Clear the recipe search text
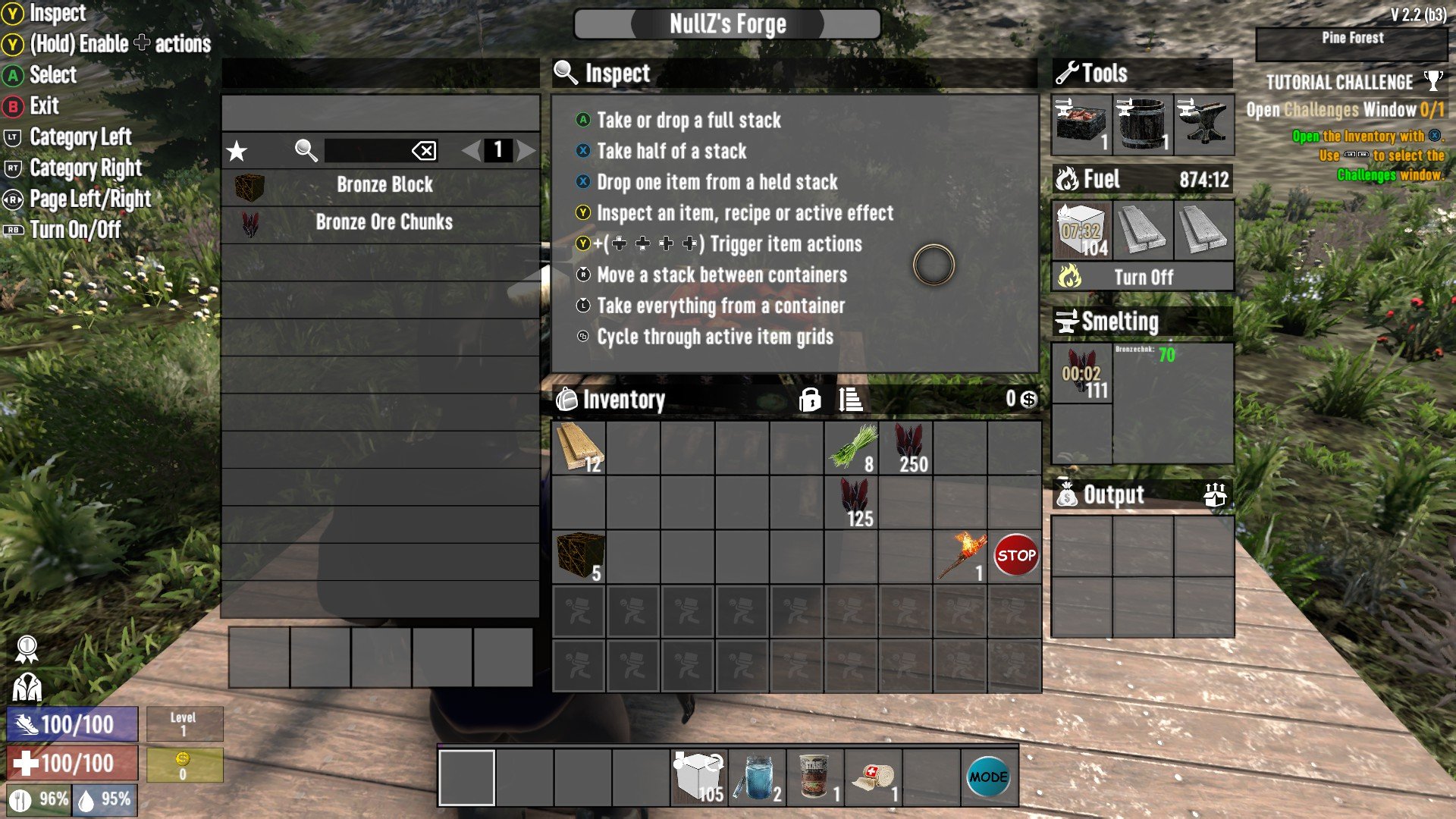 tap(424, 151)
